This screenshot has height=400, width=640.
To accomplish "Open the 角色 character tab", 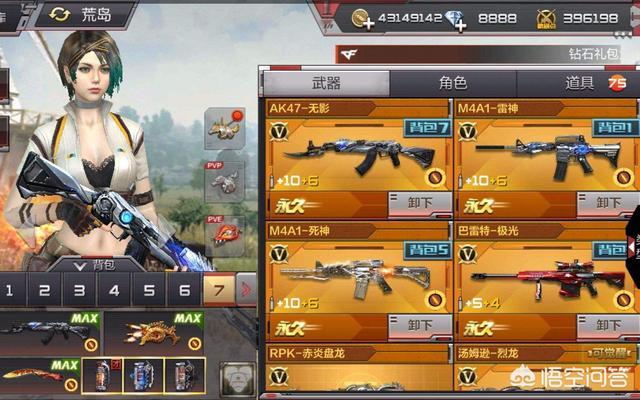I will click(x=452, y=83).
